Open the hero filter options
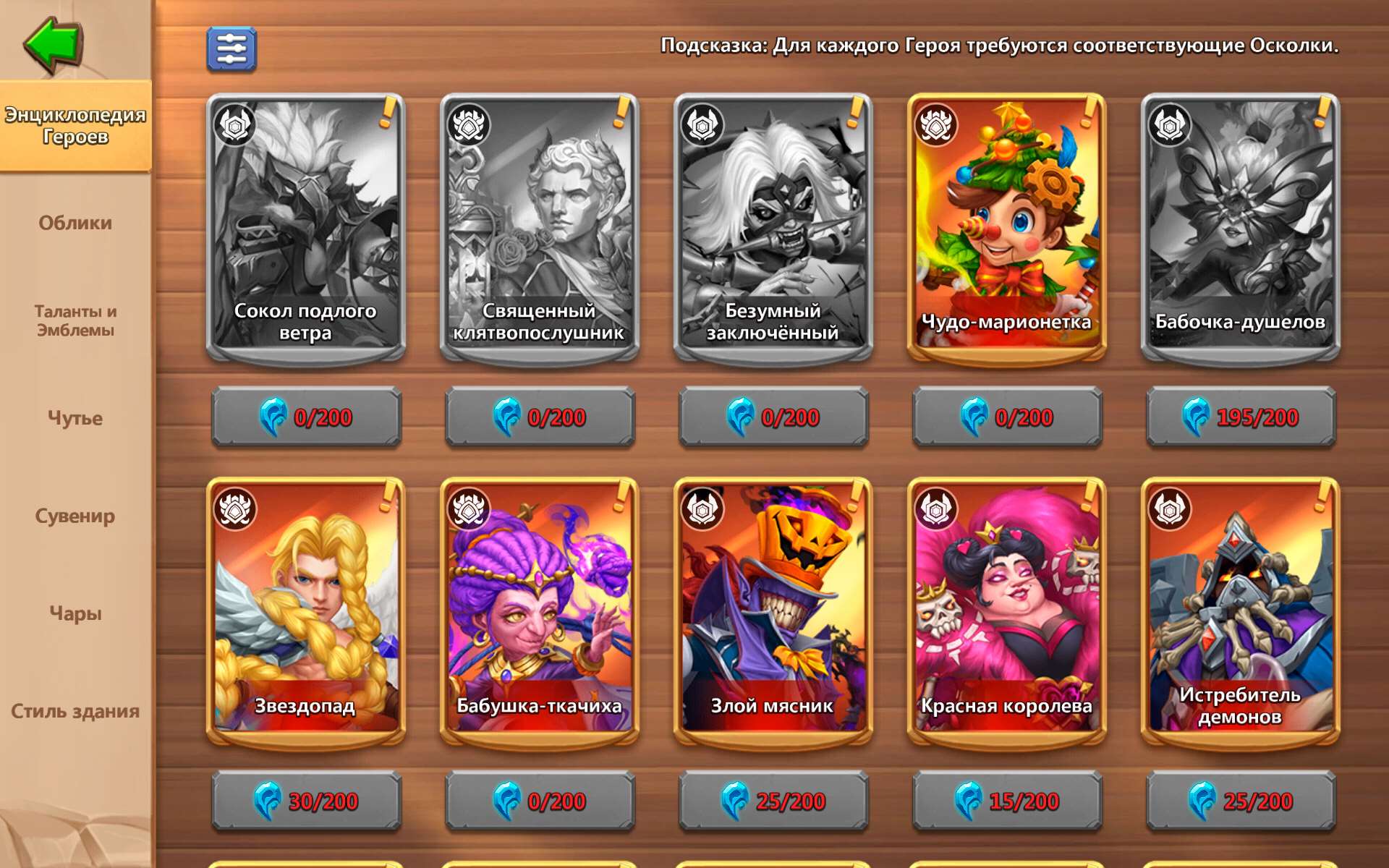The height and width of the screenshot is (868, 1389). (x=230, y=48)
